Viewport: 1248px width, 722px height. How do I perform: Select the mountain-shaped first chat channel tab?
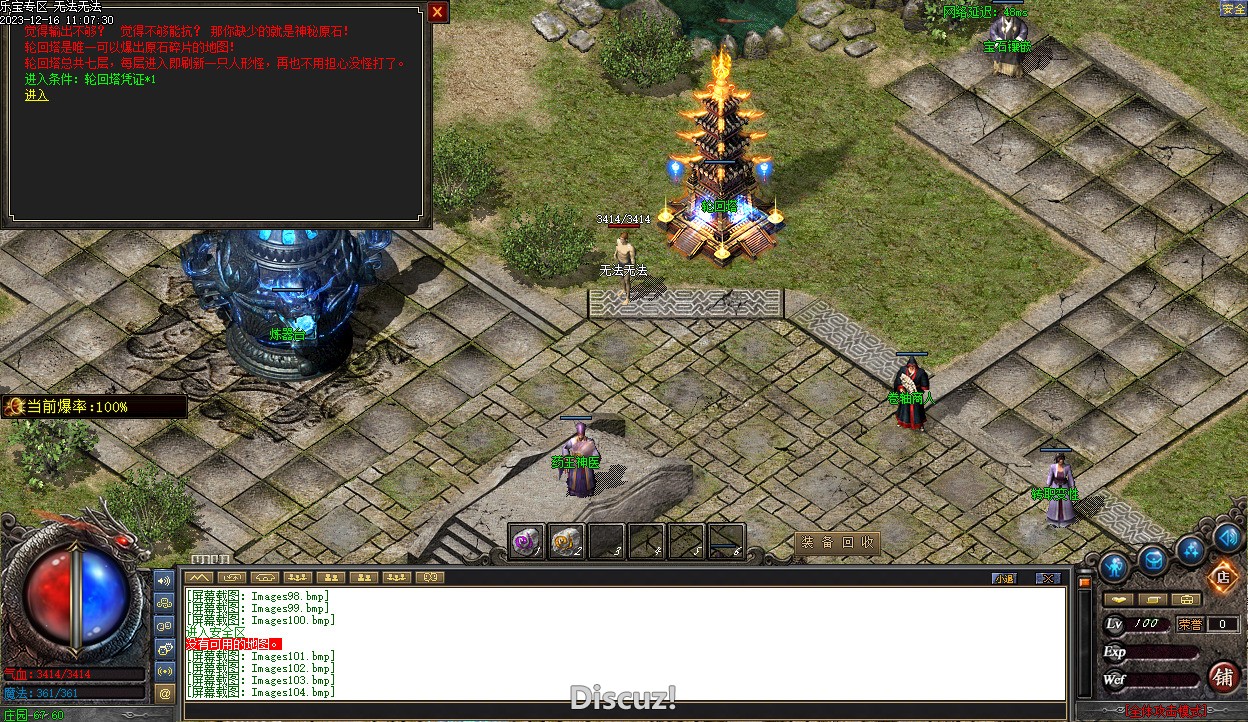(x=200, y=577)
